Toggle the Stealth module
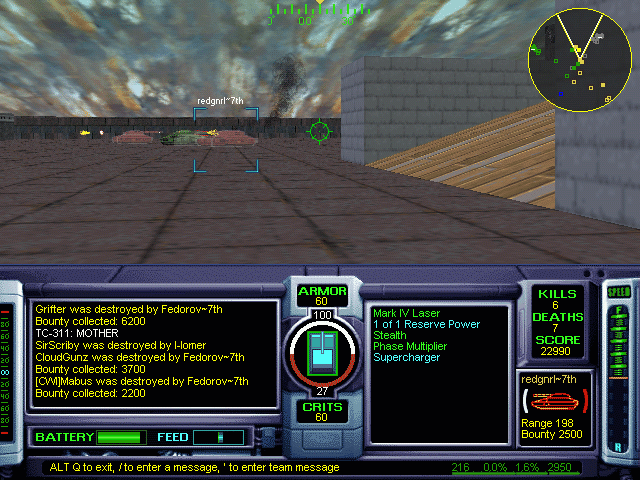The image size is (640, 480). point(390,336)
